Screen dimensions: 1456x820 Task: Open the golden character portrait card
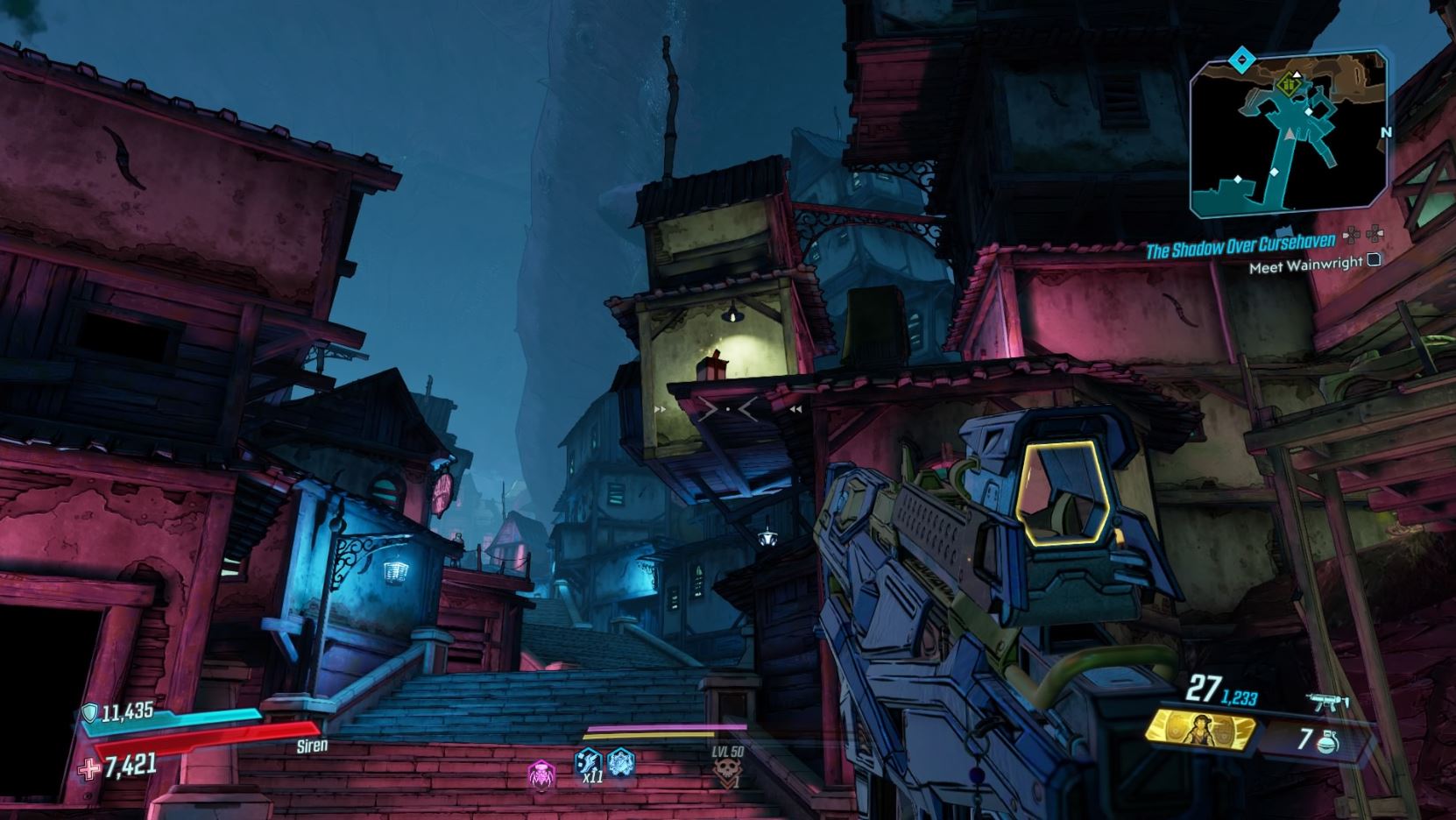coord(1202,732)
